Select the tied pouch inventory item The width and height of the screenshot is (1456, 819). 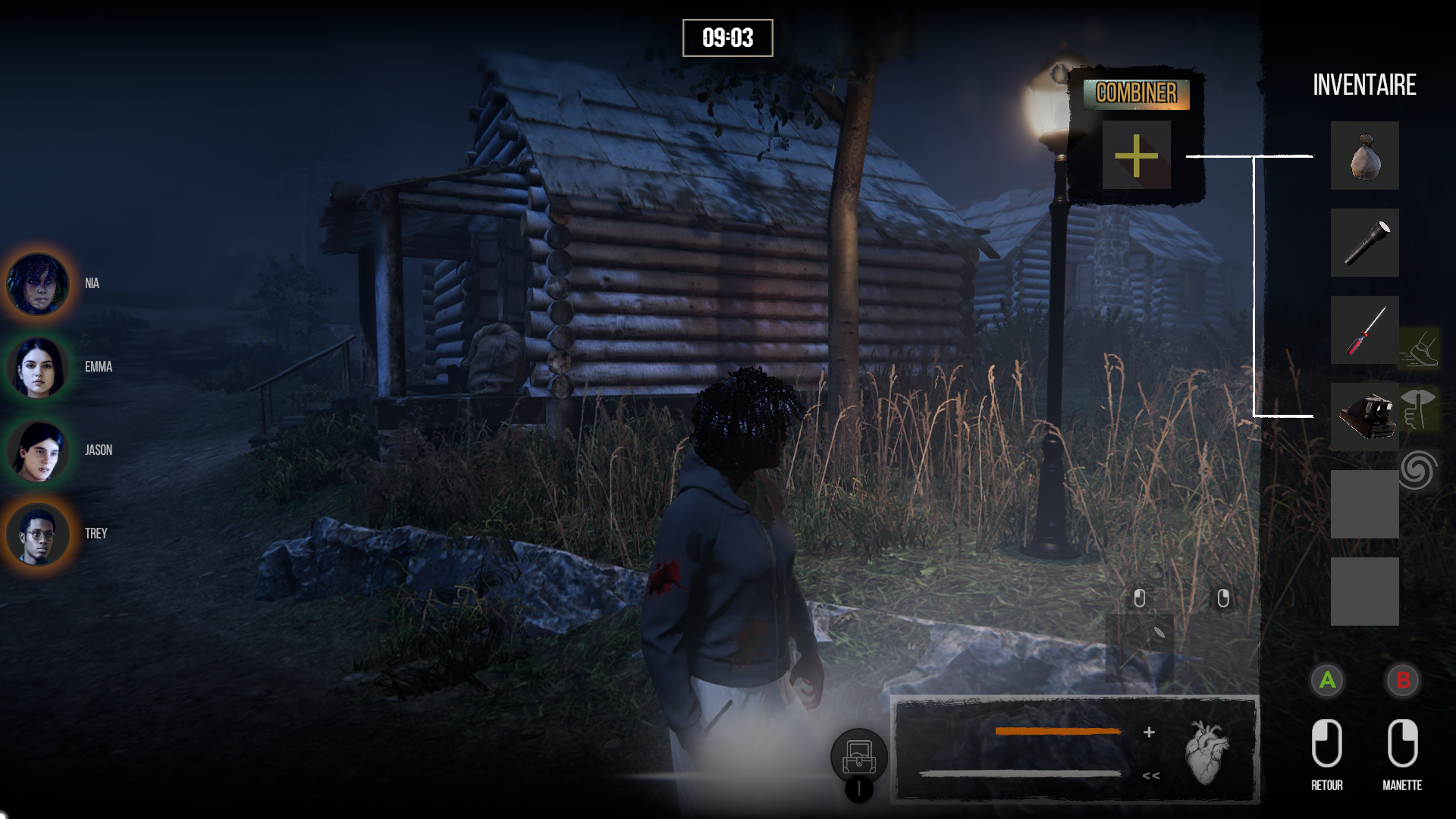point(1364,155)
